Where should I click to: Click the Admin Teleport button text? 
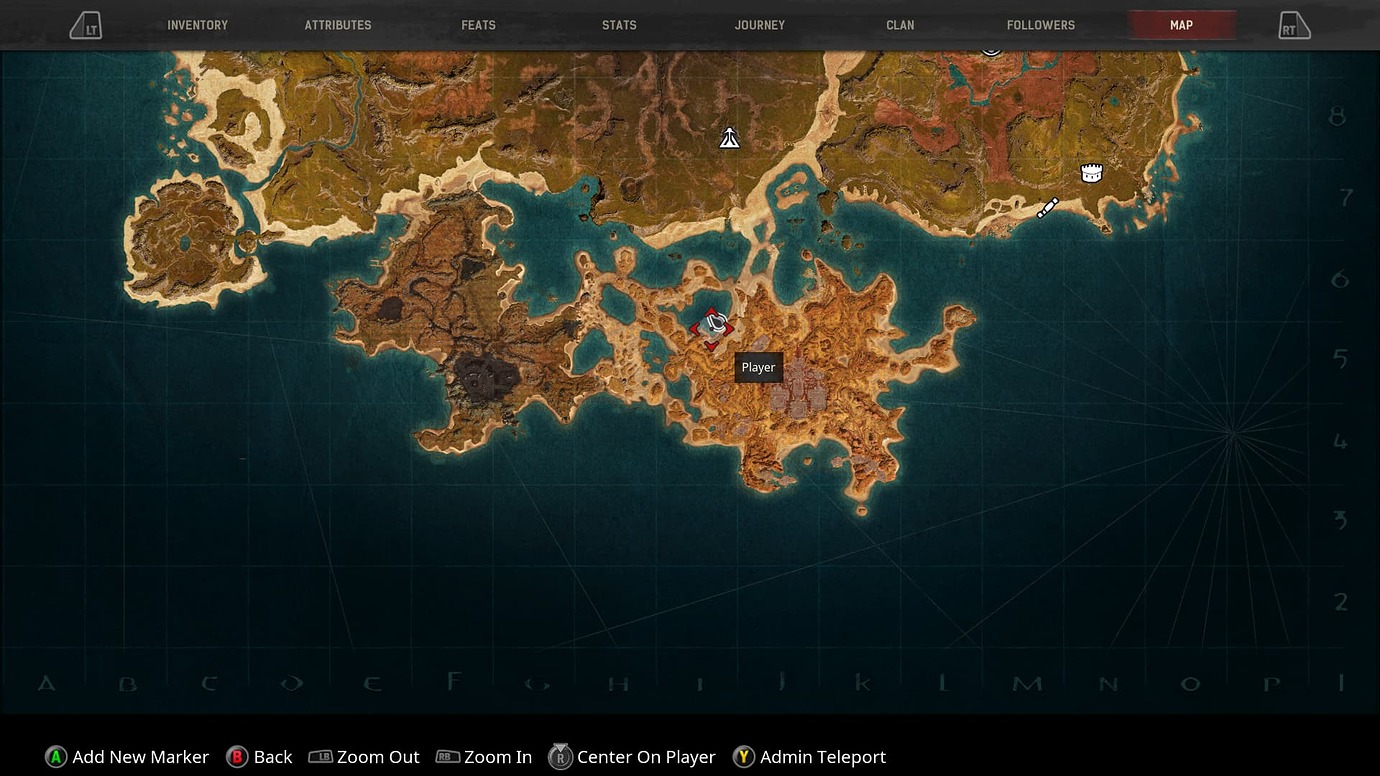[x=824, y=757]
